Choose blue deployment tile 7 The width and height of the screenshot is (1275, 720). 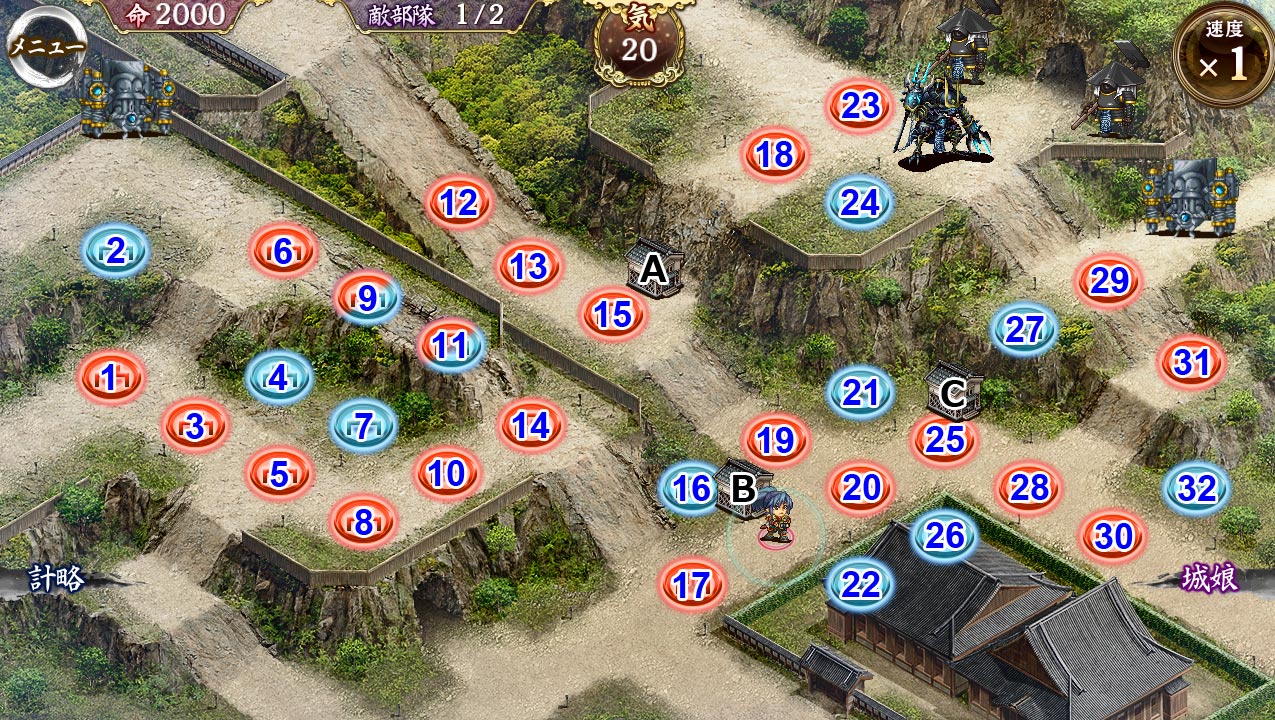pyautogui.click(x=364, y=427)
